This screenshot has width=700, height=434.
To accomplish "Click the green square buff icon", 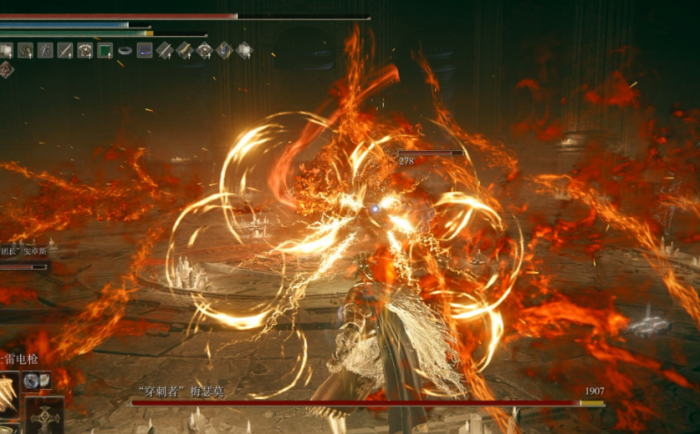I will (105, 50).
